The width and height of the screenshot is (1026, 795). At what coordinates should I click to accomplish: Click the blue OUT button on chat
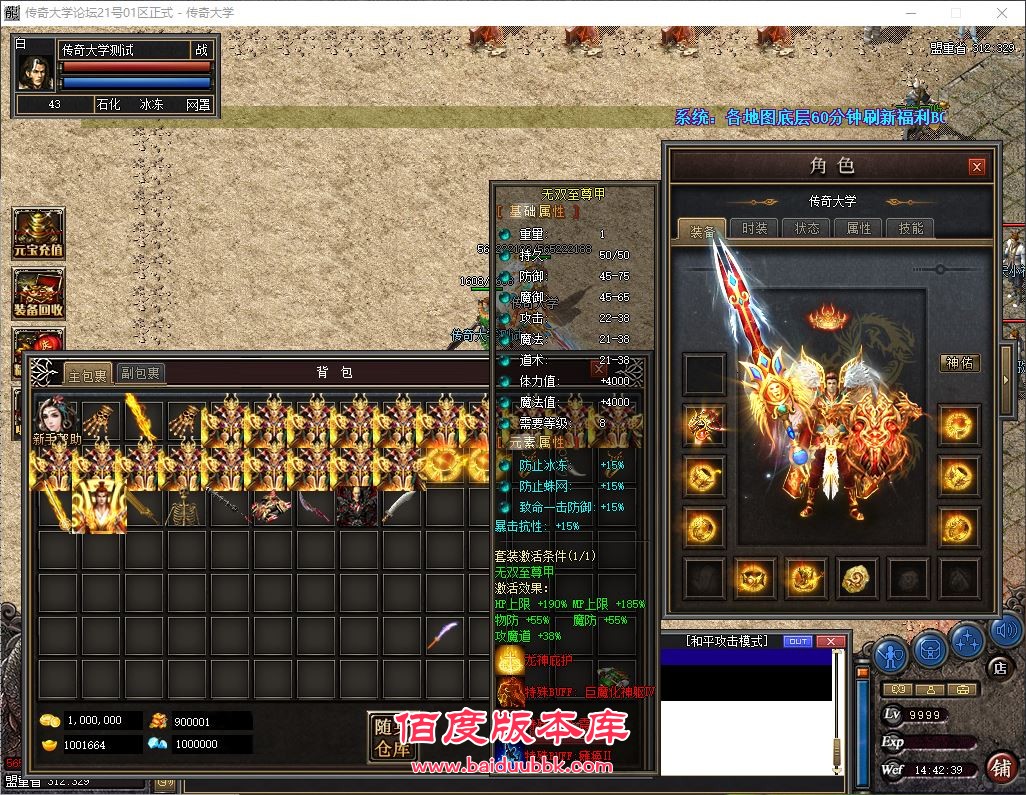798,641
